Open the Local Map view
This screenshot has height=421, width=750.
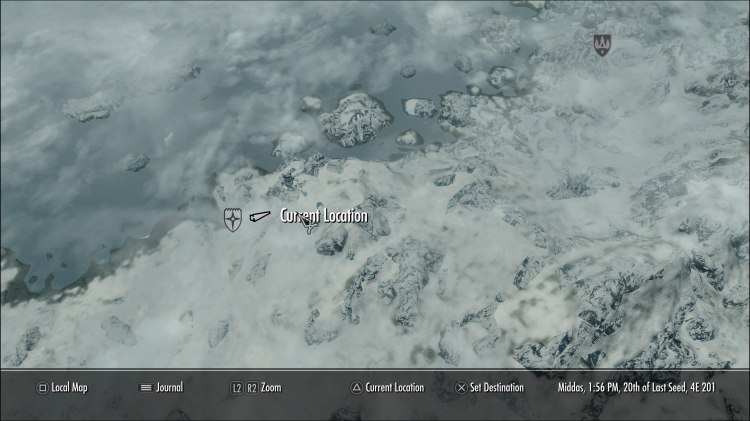62,387
